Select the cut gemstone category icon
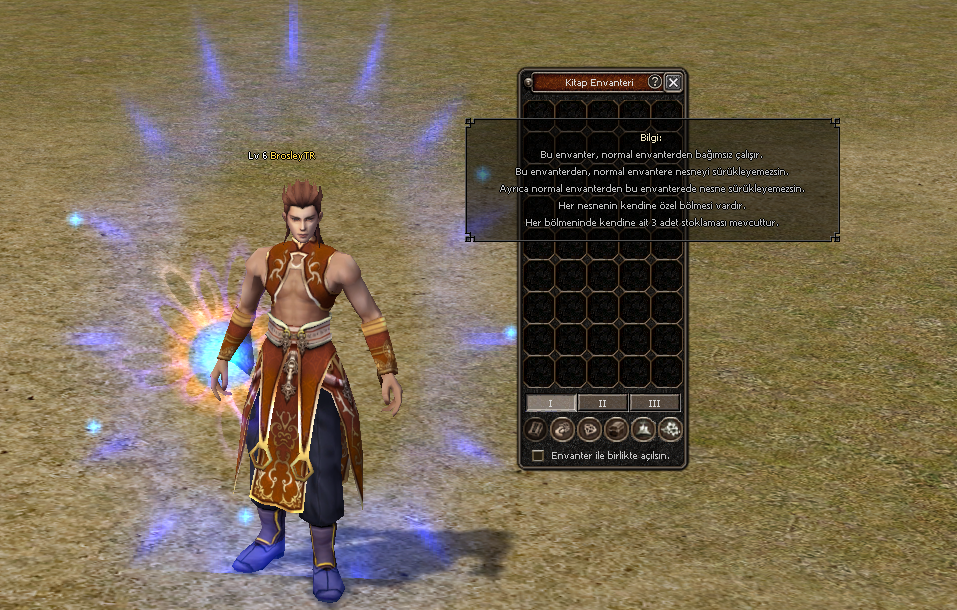This screenshot has height=610, width=957. point(590,430)
